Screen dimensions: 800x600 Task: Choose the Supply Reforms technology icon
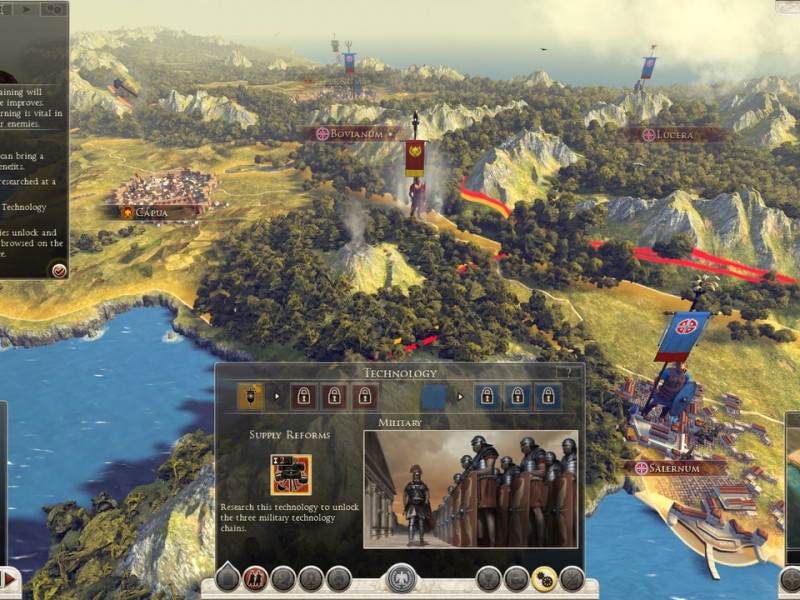[x=290, y=475]
